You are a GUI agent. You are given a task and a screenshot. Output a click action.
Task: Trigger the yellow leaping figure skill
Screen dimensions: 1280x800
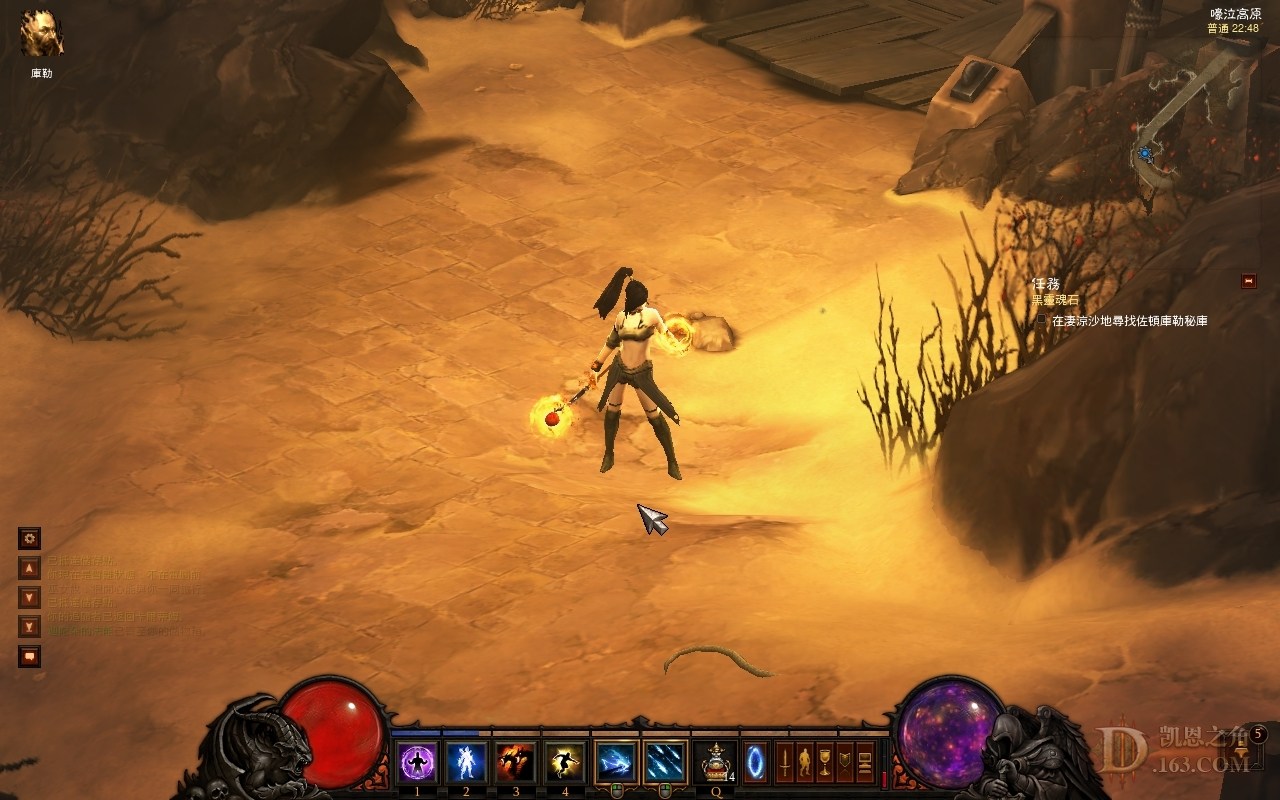pyautogui.click(x=564, y=762)
